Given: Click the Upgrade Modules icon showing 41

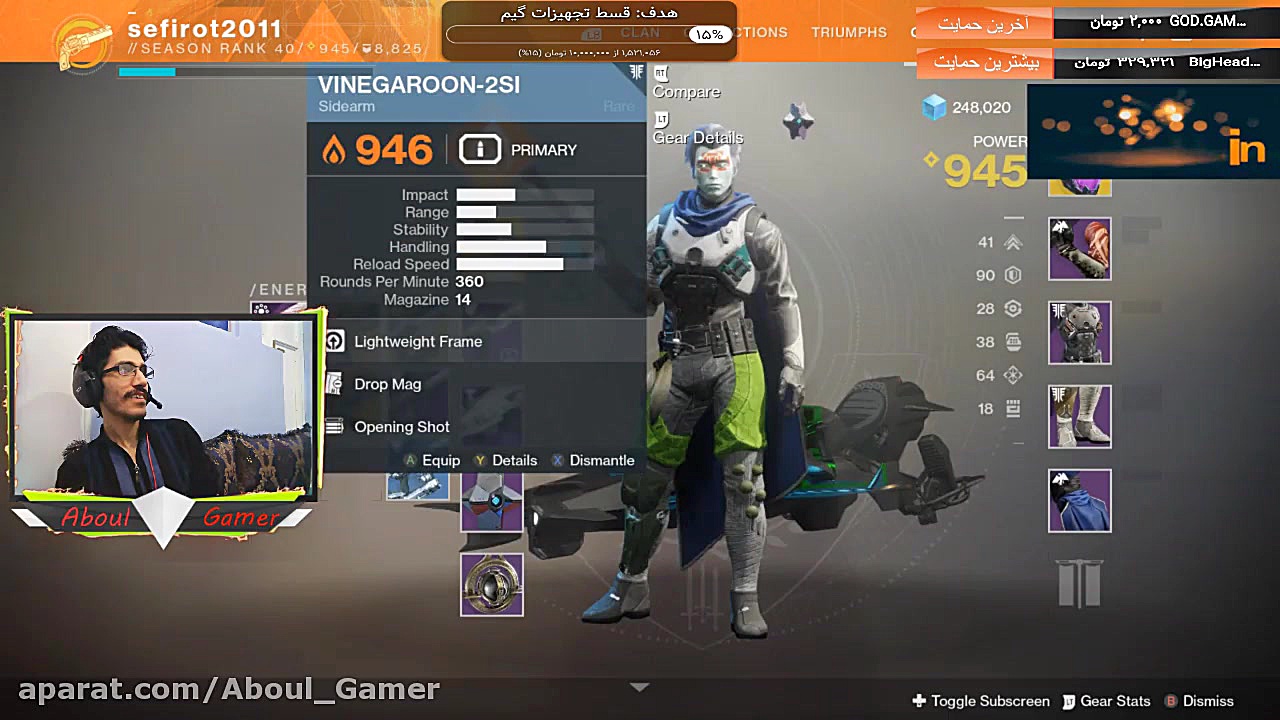Looking at the screenshot, I should point(1011,242).
